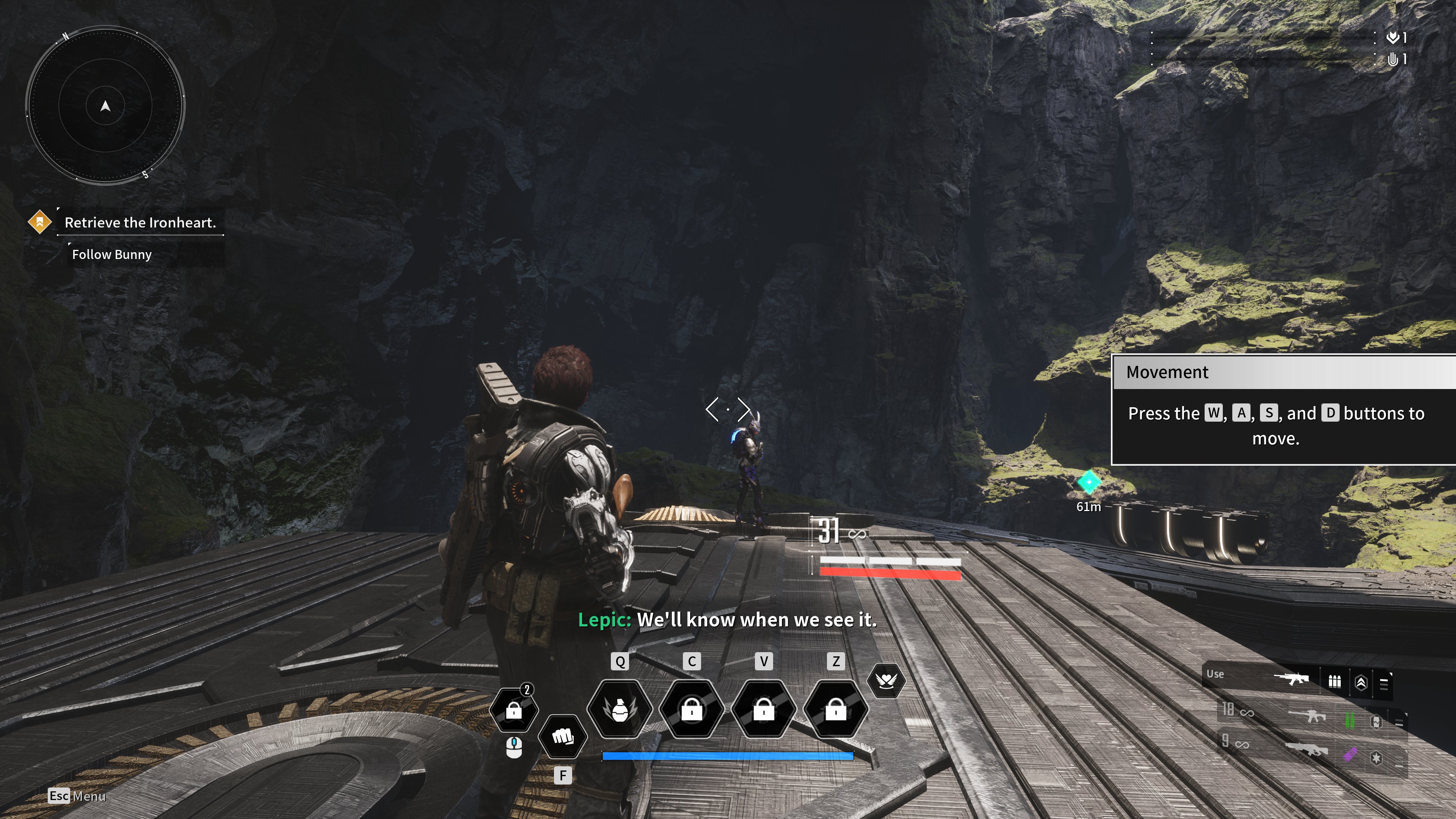Viewport: 1456px width, 819px height.
Task: Switch to the second weapon with green ammo
Action: (1309, 718)
